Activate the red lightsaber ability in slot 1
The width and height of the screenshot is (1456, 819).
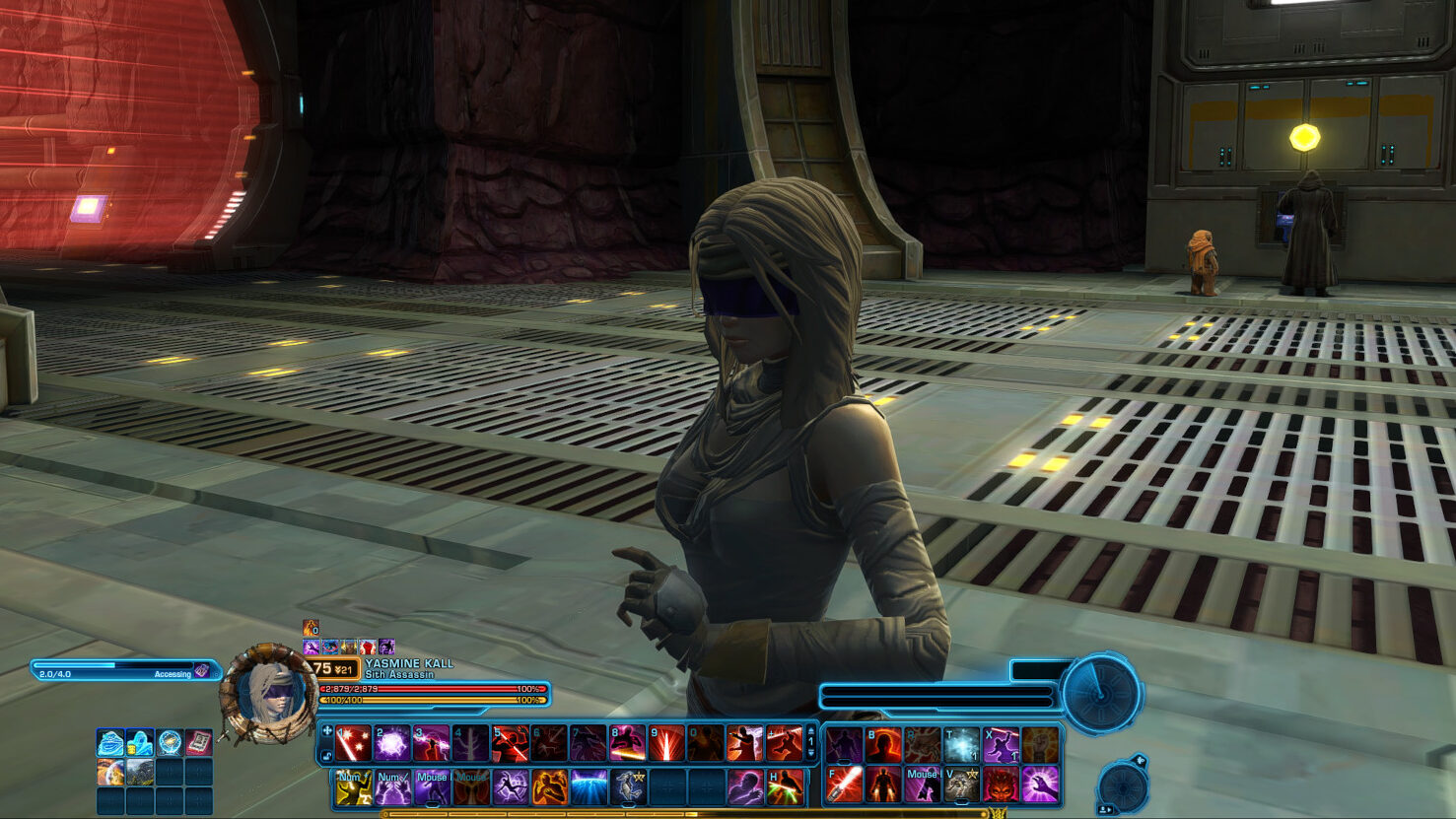[352, 744]
